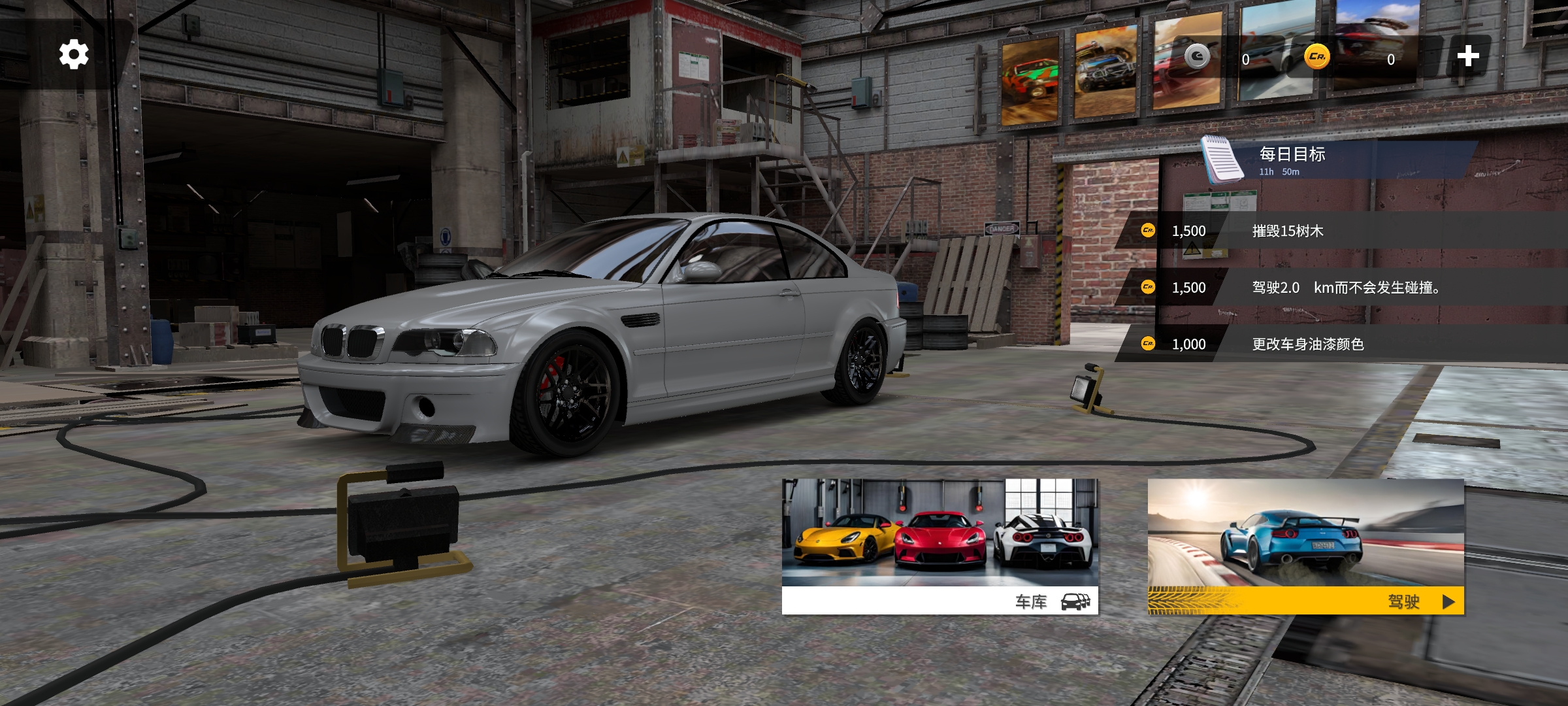
Task: Tap the silver coin currency icon
Action: [1197, 58]
